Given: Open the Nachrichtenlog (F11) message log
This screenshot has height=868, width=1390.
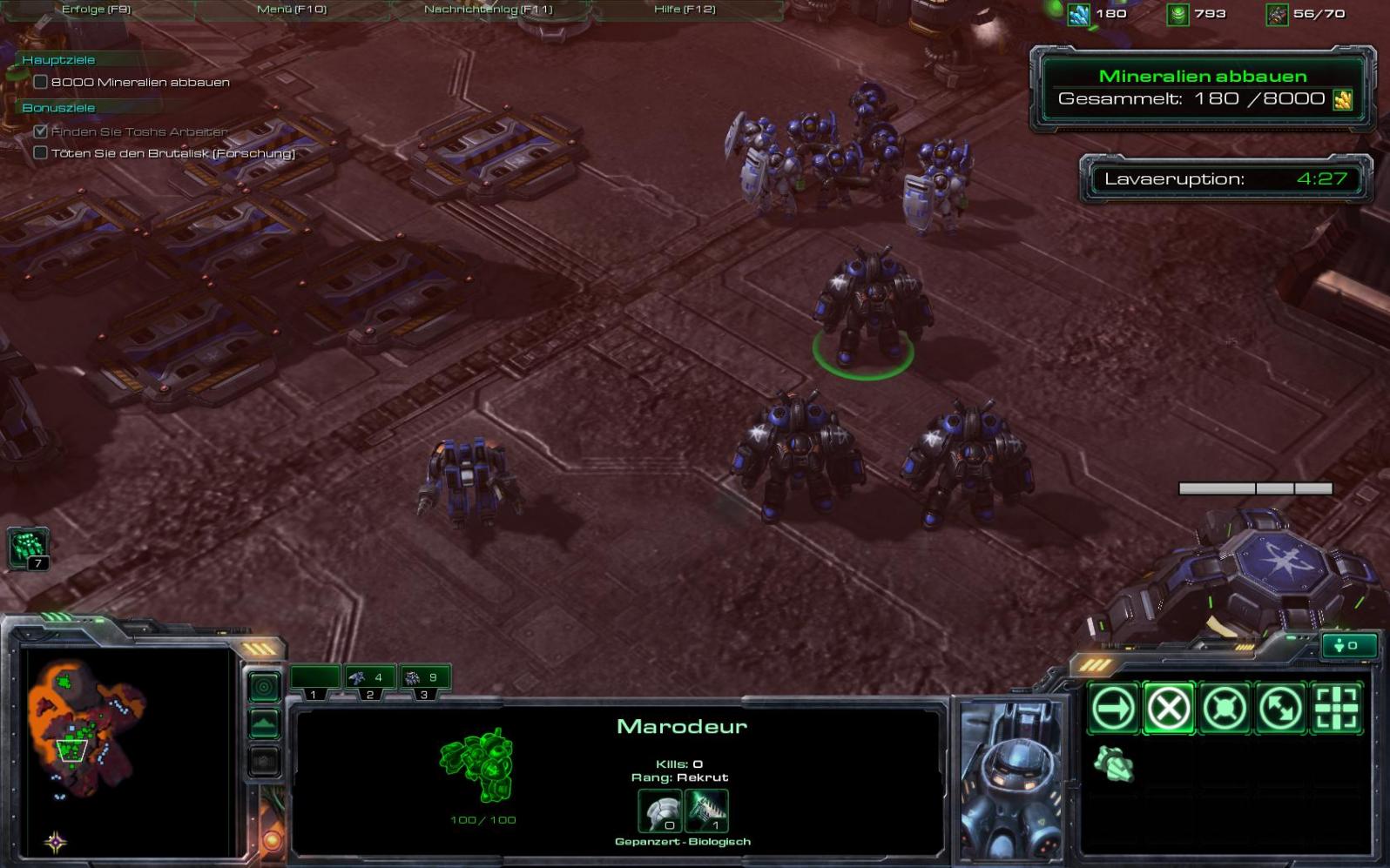Looking at the screenshot, I should pos(488,10).
